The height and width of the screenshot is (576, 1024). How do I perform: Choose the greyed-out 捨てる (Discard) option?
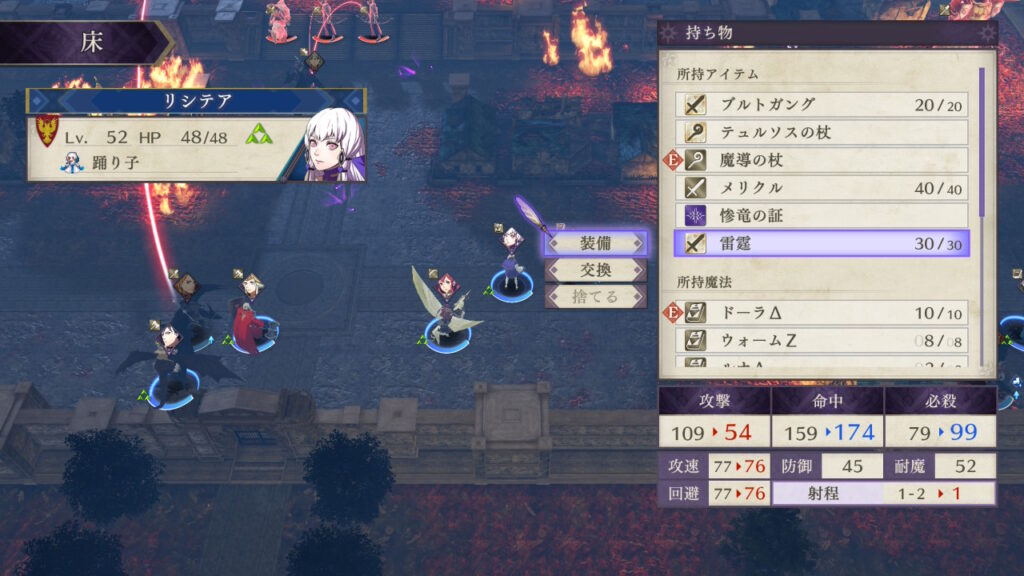[596, 297]
